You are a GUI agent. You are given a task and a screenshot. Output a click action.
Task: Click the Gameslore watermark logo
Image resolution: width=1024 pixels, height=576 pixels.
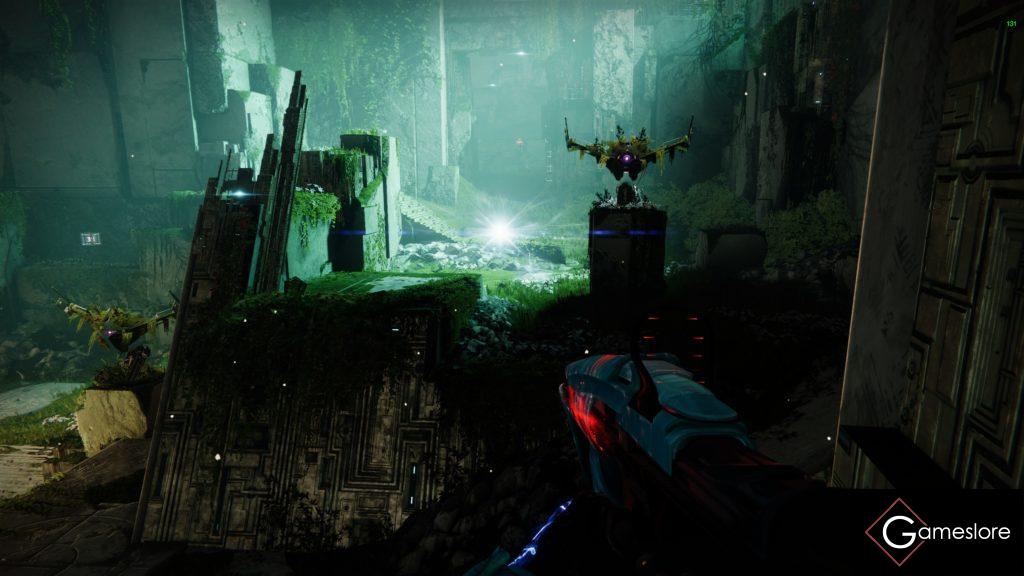[938, 532]
